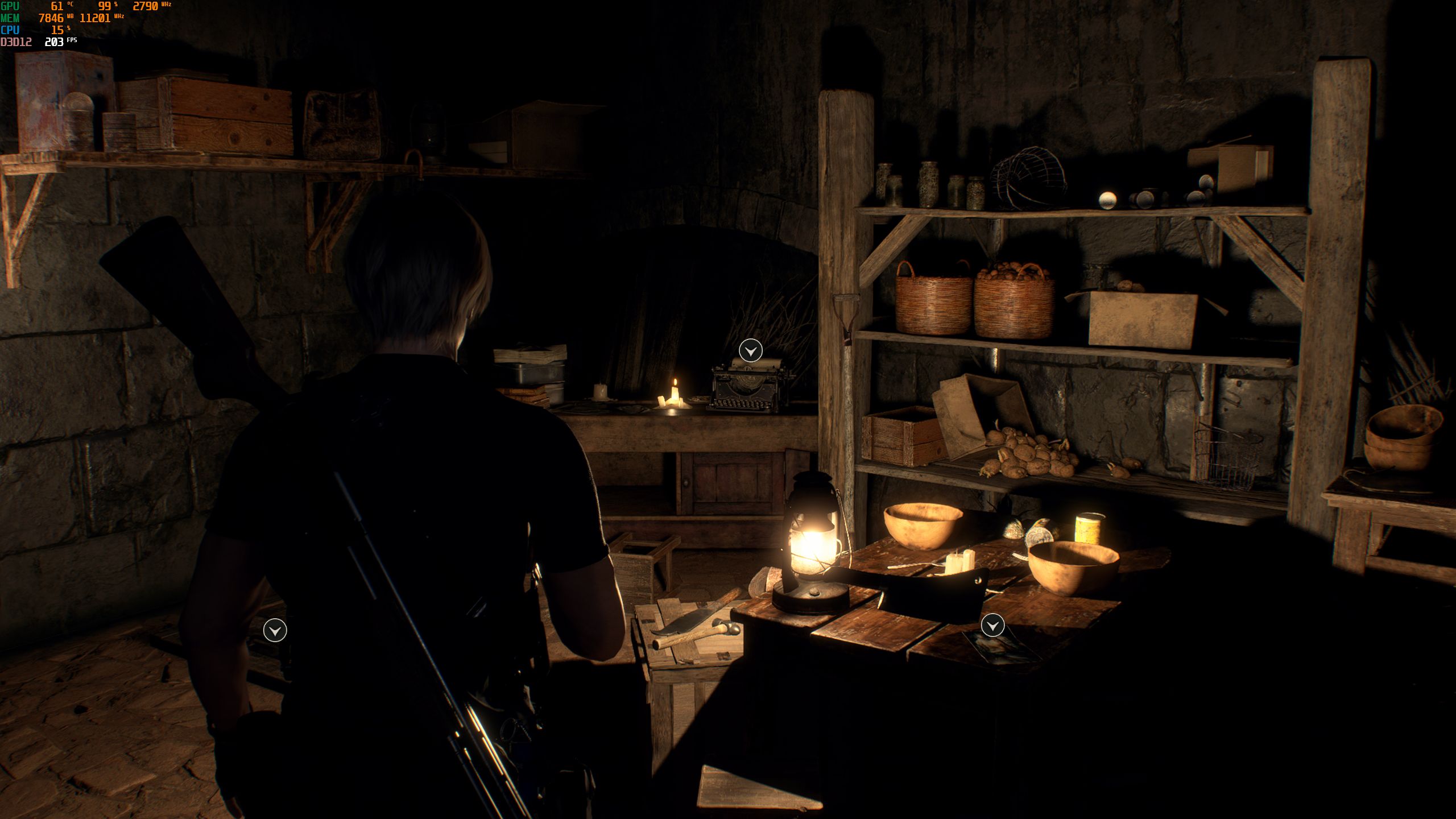Select the interaction marker above the typewriter
Screen dimensions: 1456x819
(x=750, y=350)
